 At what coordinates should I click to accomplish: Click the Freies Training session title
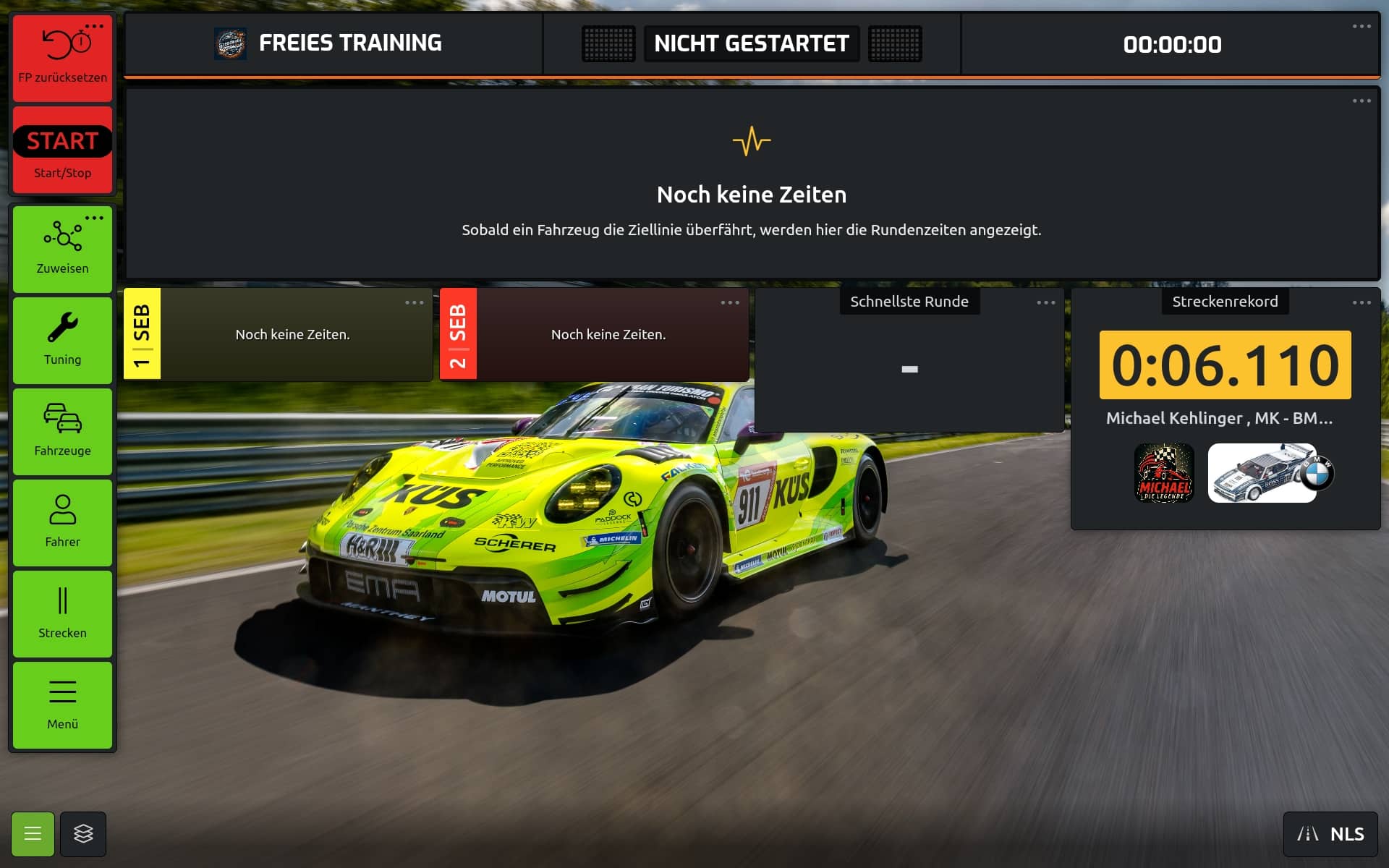pos(349,43)
